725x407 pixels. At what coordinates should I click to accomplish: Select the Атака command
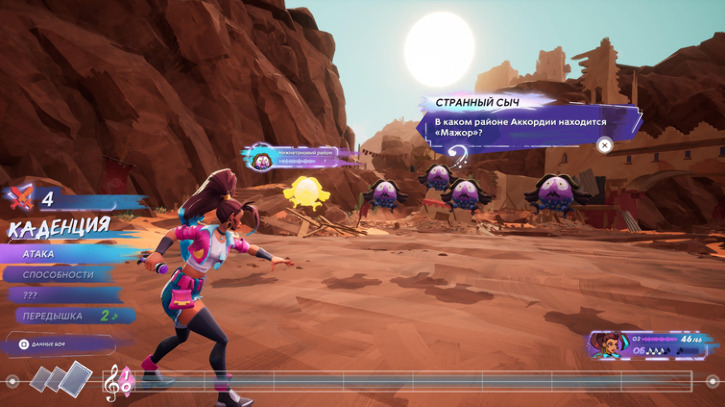pos(60,254)
